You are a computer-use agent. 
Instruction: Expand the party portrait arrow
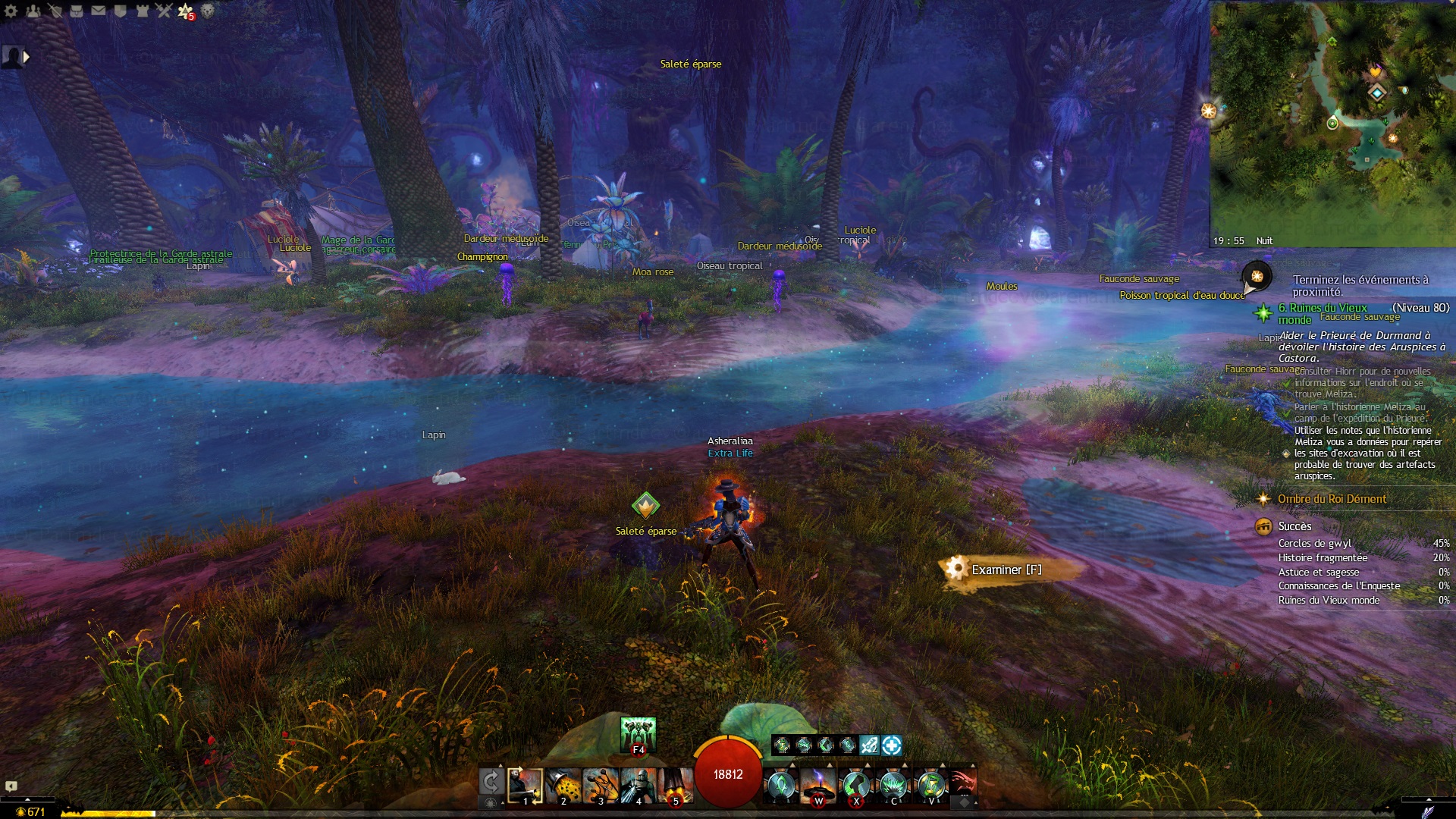pos(27,57)
